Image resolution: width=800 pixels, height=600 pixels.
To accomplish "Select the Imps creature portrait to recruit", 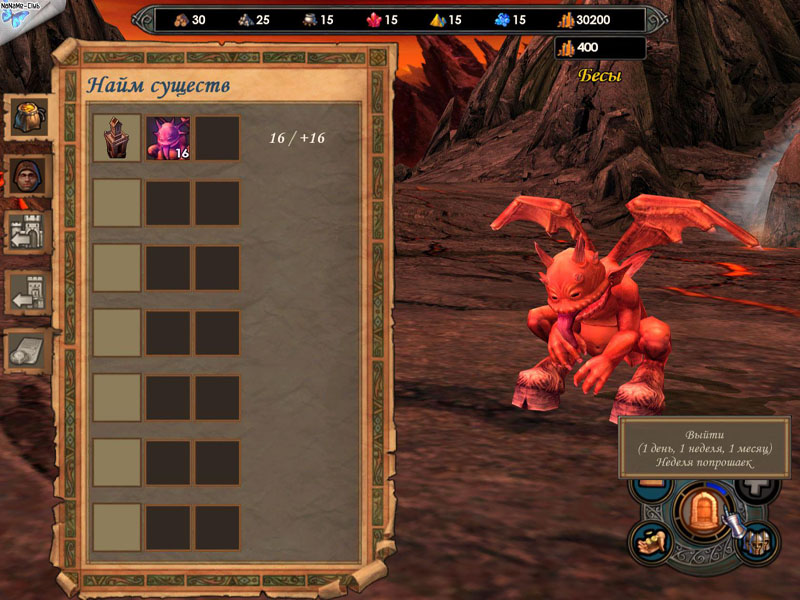I will click(x=168, y=139).
